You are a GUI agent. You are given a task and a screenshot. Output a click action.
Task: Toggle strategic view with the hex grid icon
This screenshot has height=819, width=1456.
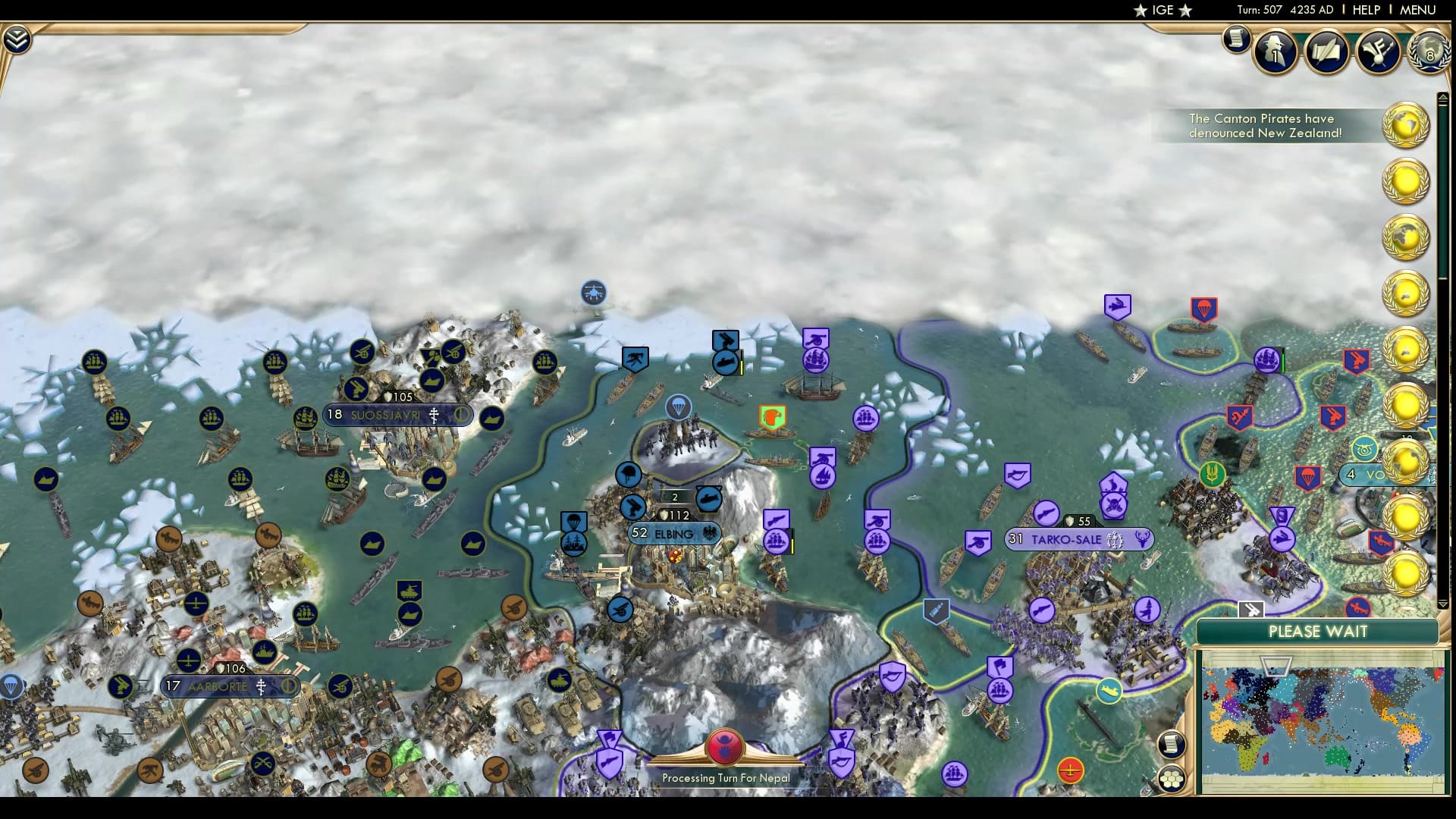click(1172, 777)
